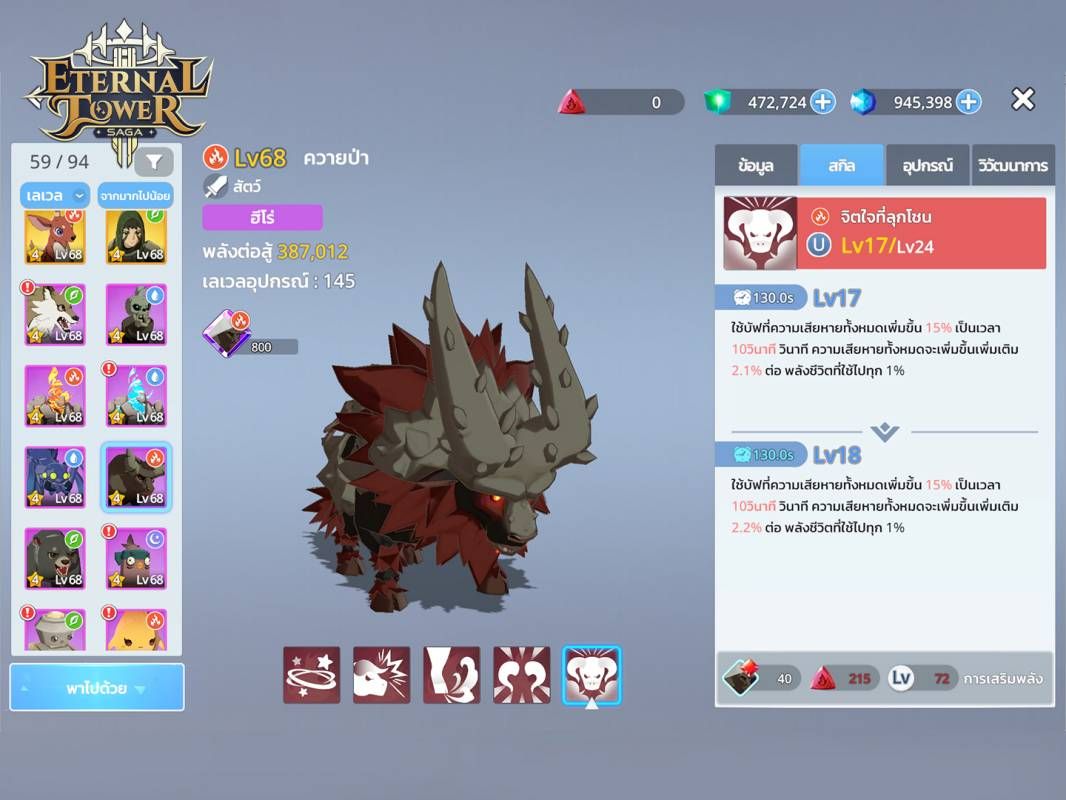1066x800 pixels.
Task: Open the hero list filter funnel
Action: (154, 161)
